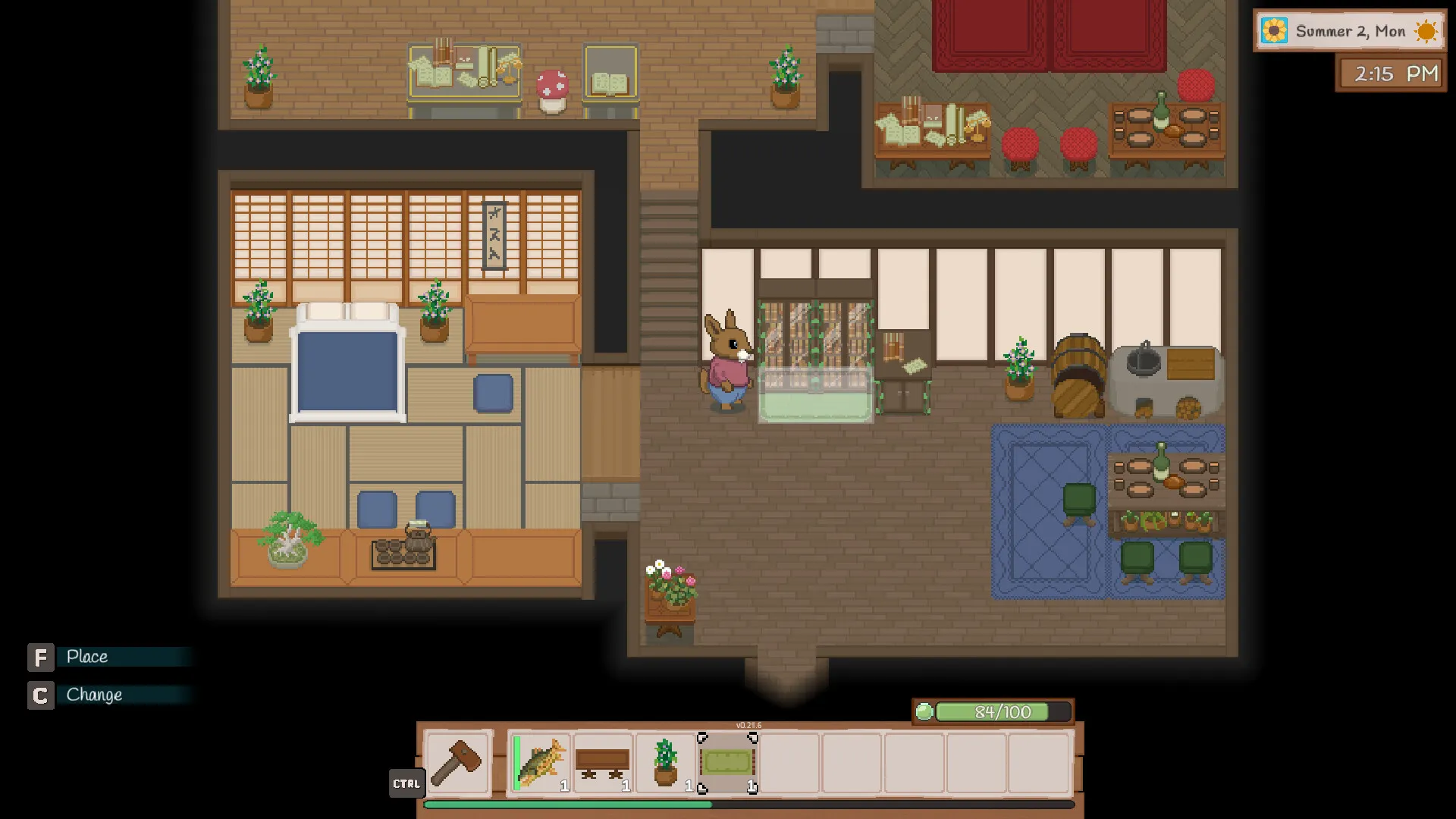This screenshot has width=1456, height=819.
Task: Click the CTRL key indicator on the hotbar
Action: 407,784
